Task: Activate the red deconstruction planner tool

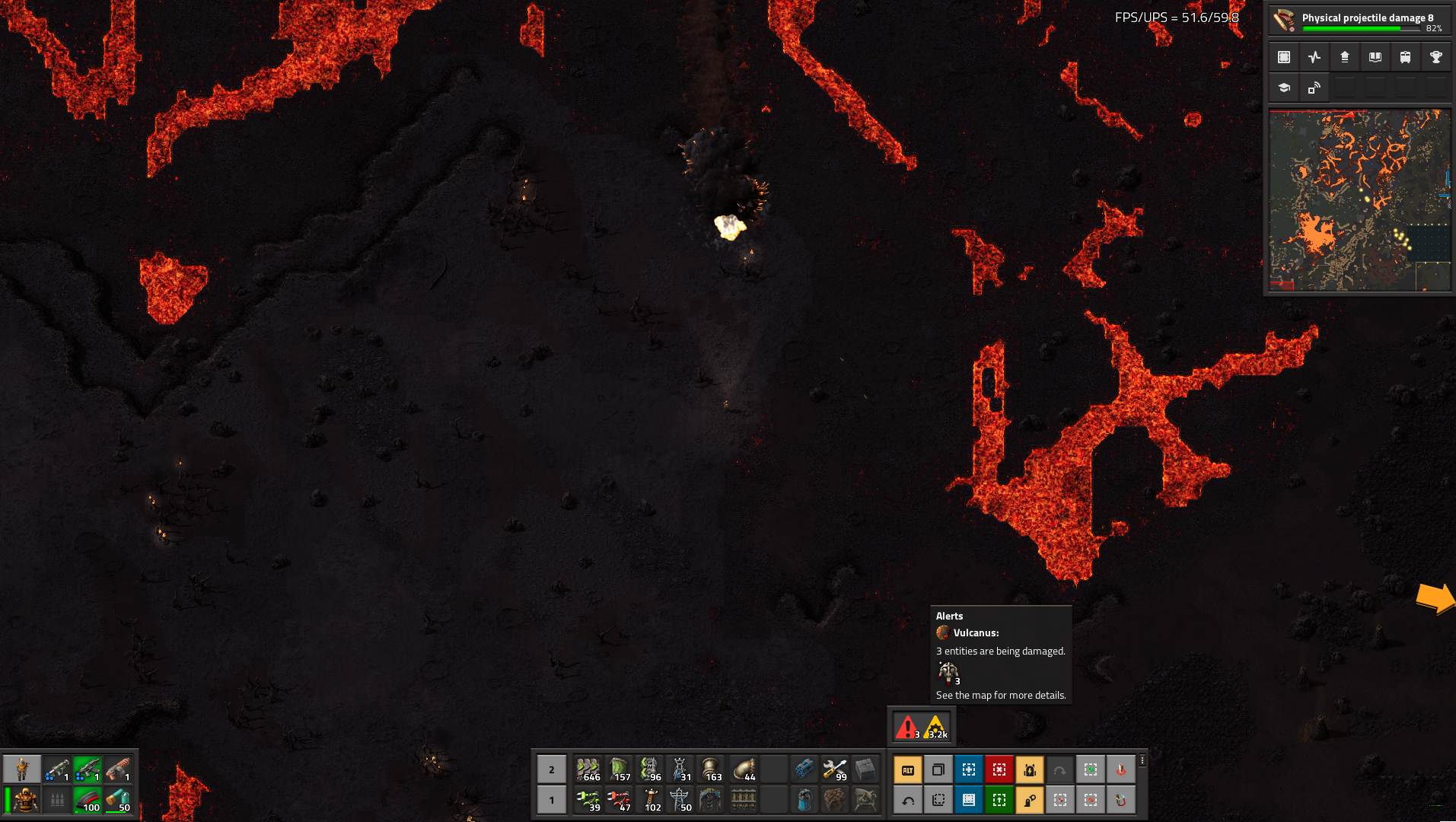Action: pos(999,769)
